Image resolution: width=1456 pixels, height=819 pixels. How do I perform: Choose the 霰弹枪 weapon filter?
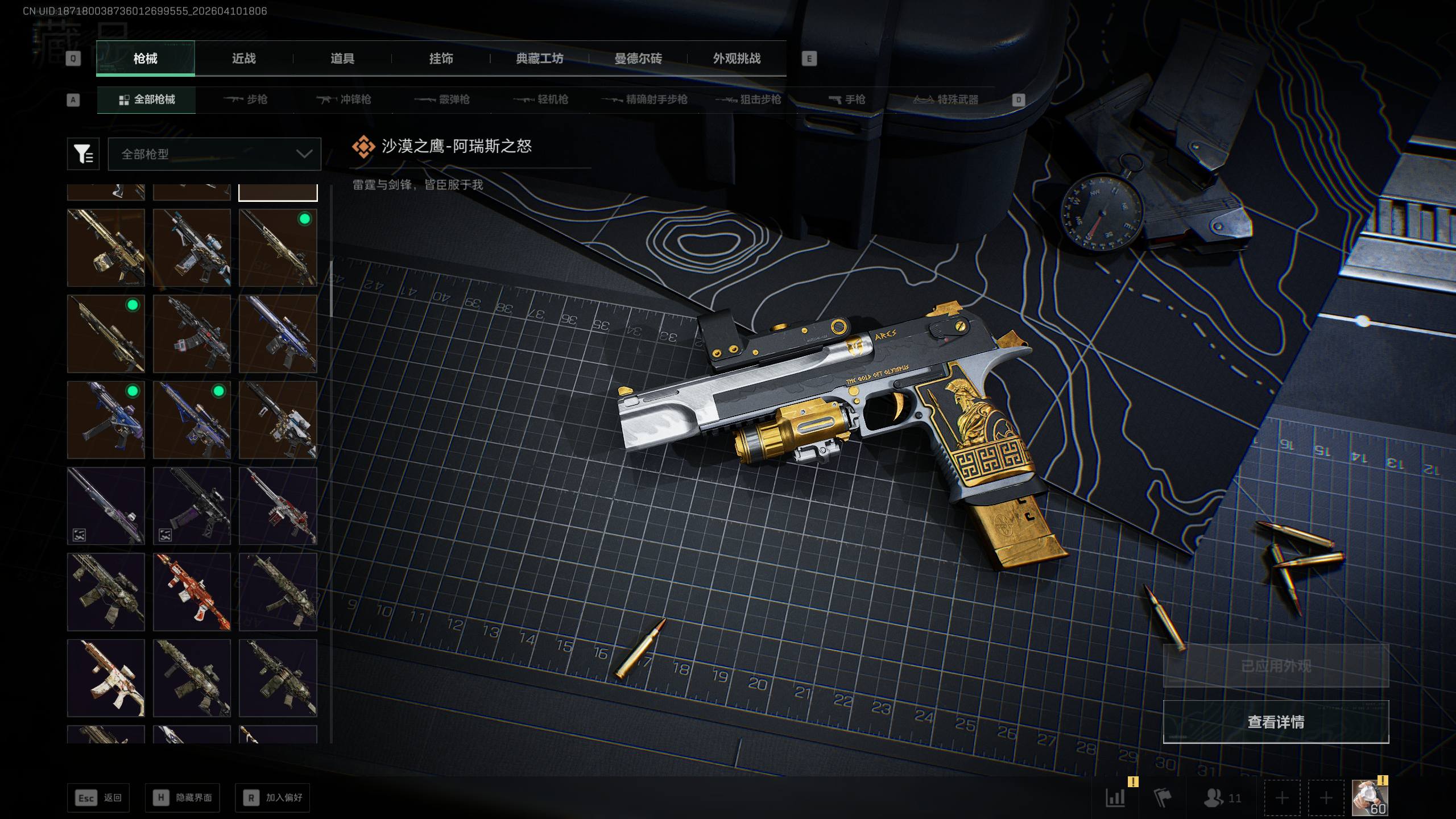click(442, 100)
